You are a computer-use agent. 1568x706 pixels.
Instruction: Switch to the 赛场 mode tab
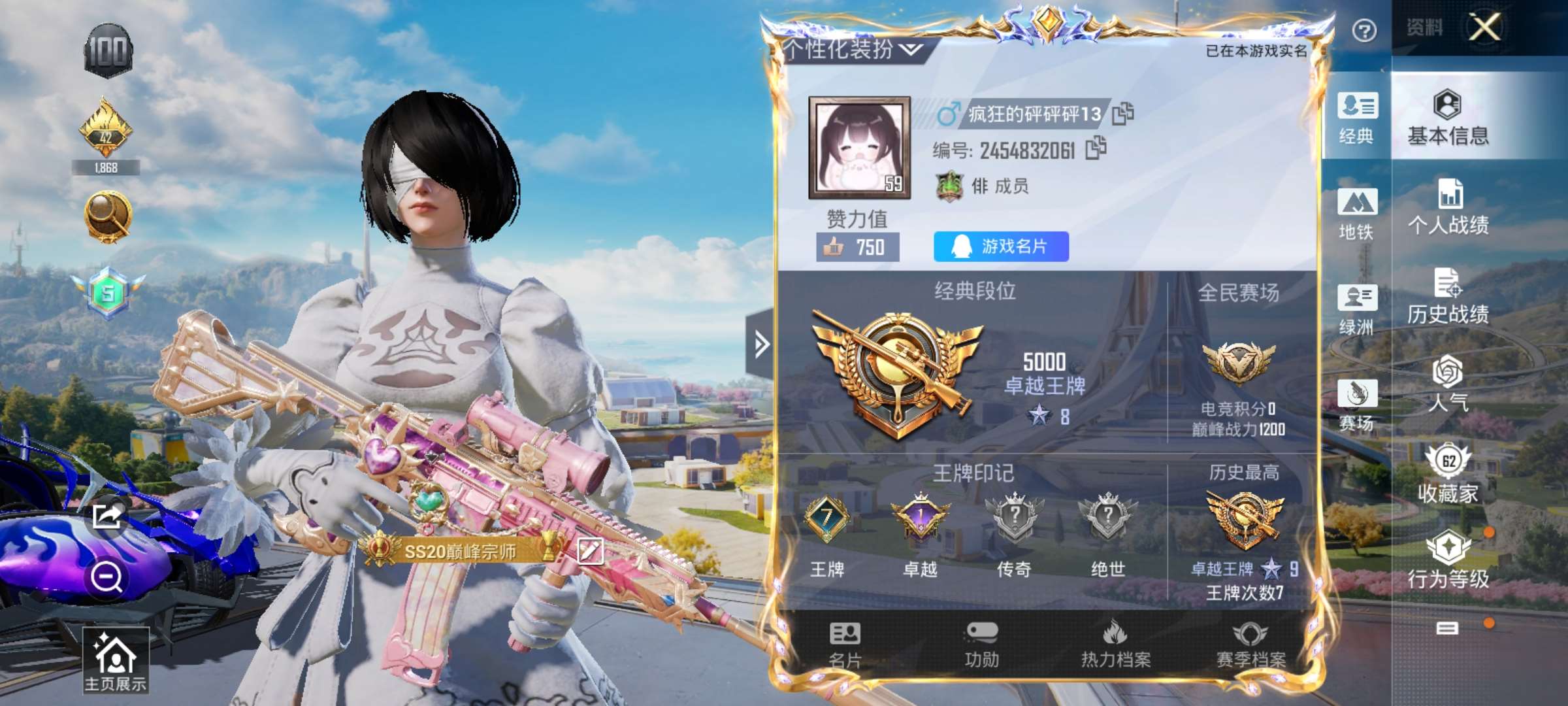pos(1357,405)
